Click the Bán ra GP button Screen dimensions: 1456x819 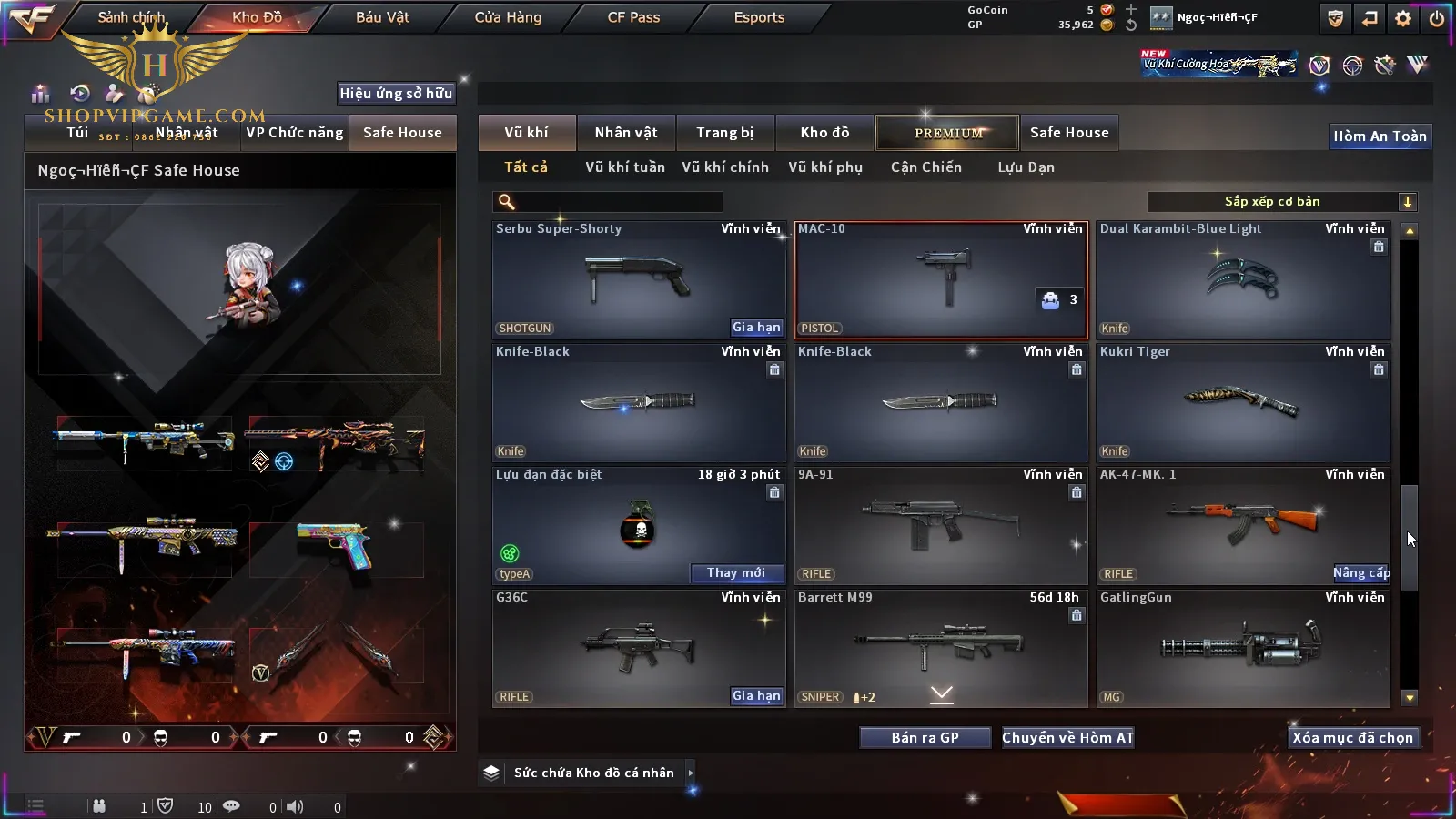925,738
